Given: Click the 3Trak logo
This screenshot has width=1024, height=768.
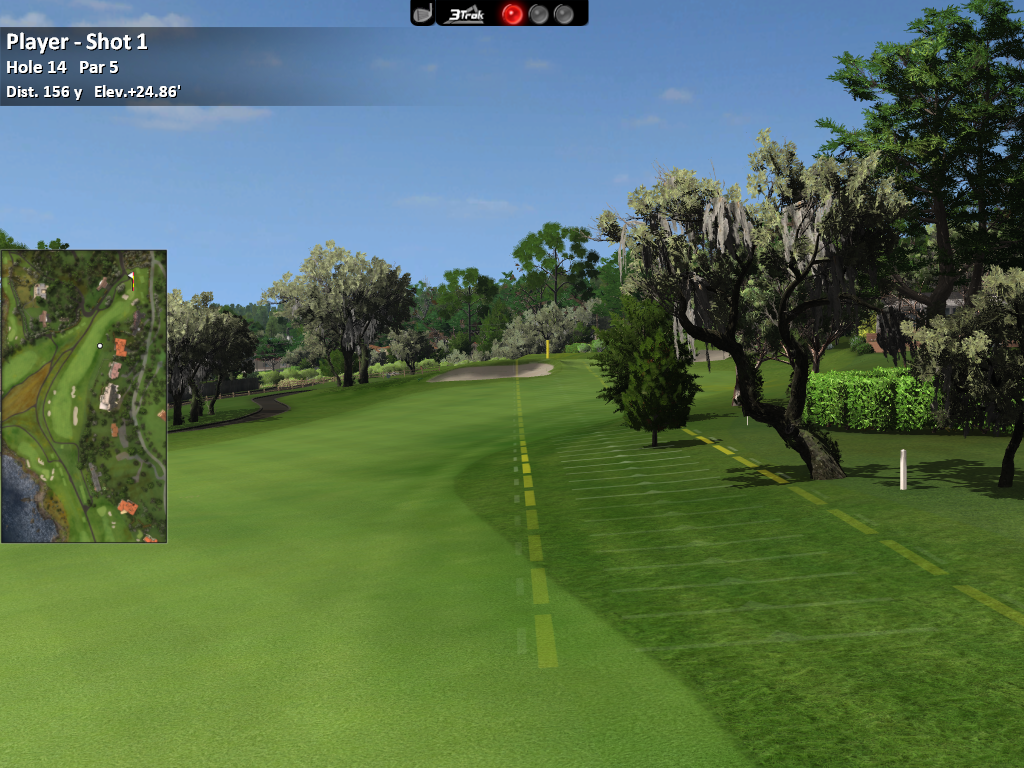Looking at the screenshot, I should coord(466,14).
